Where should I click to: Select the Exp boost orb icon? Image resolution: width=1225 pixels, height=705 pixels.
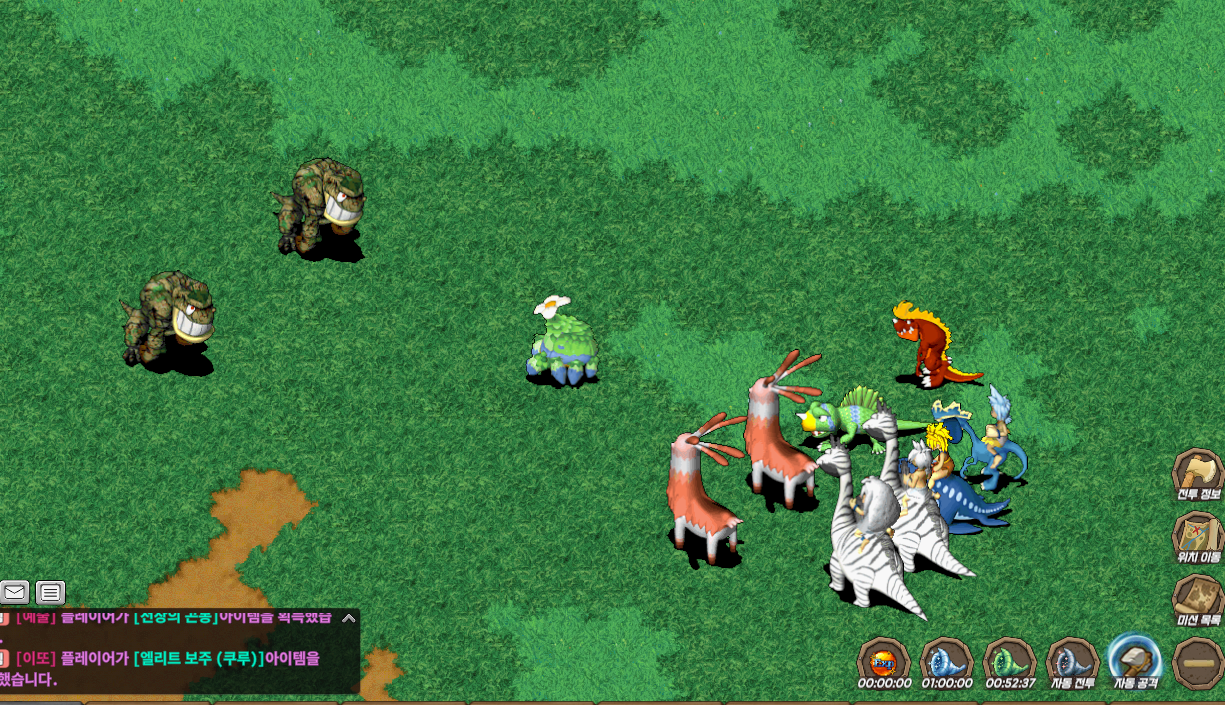[883, 661]
